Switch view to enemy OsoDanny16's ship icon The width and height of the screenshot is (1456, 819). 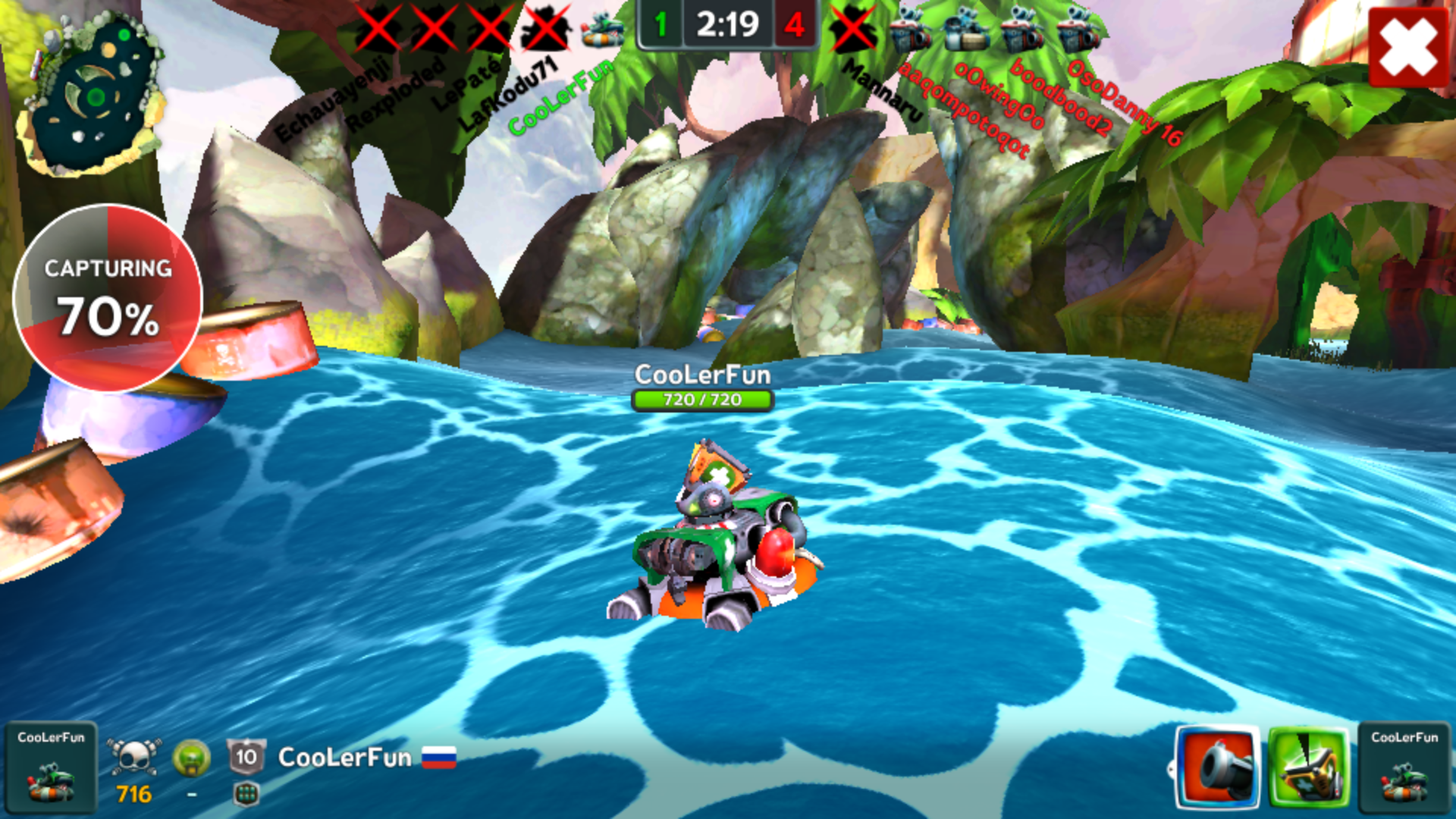(x=1078, y=30)
